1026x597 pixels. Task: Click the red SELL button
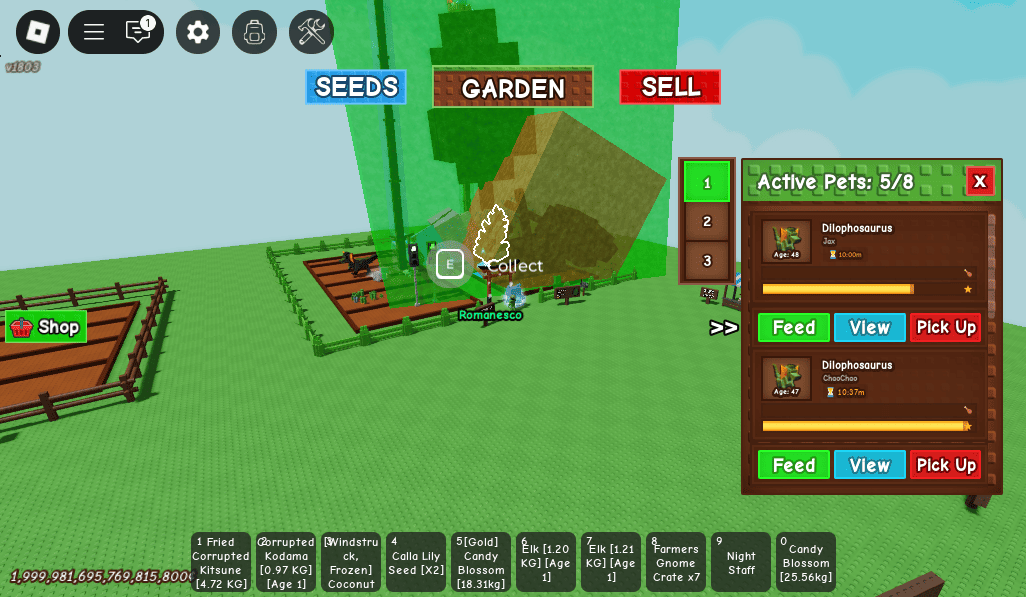[x=670, y=87]
